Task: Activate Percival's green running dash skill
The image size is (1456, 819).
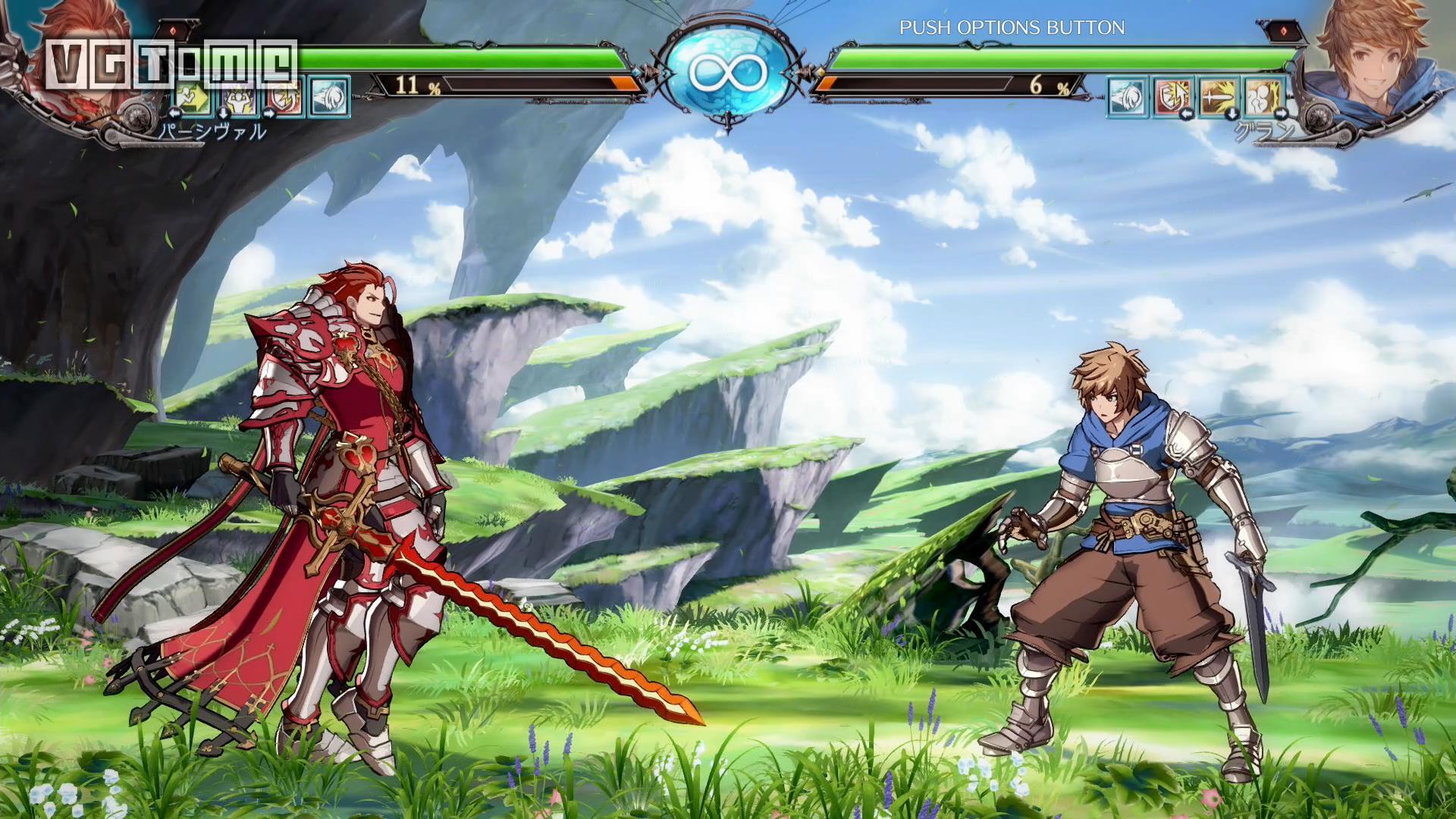Action: (x=194, y=97)
